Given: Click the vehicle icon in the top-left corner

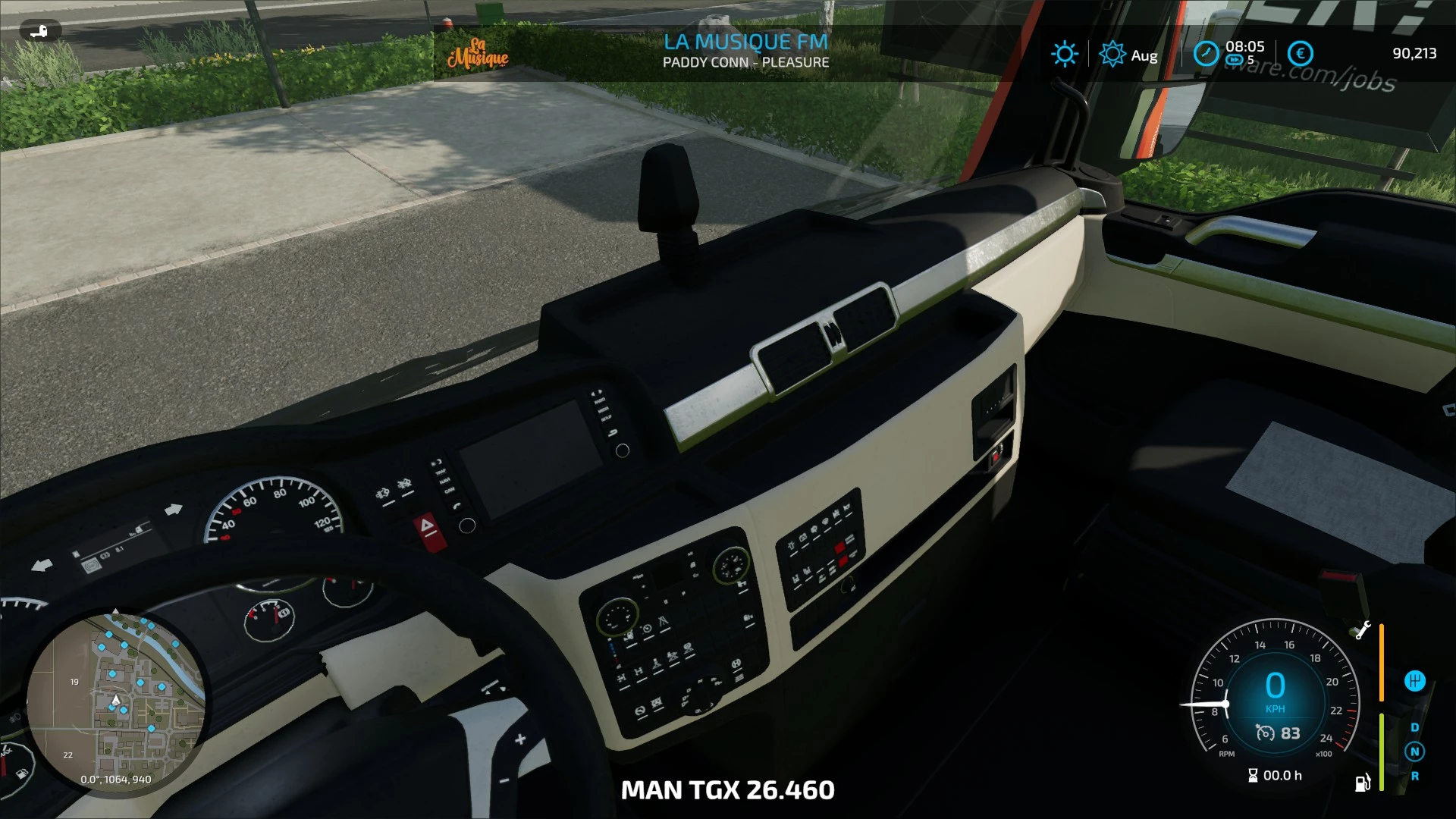Looking at the screenshot, I should coord(39,31).
